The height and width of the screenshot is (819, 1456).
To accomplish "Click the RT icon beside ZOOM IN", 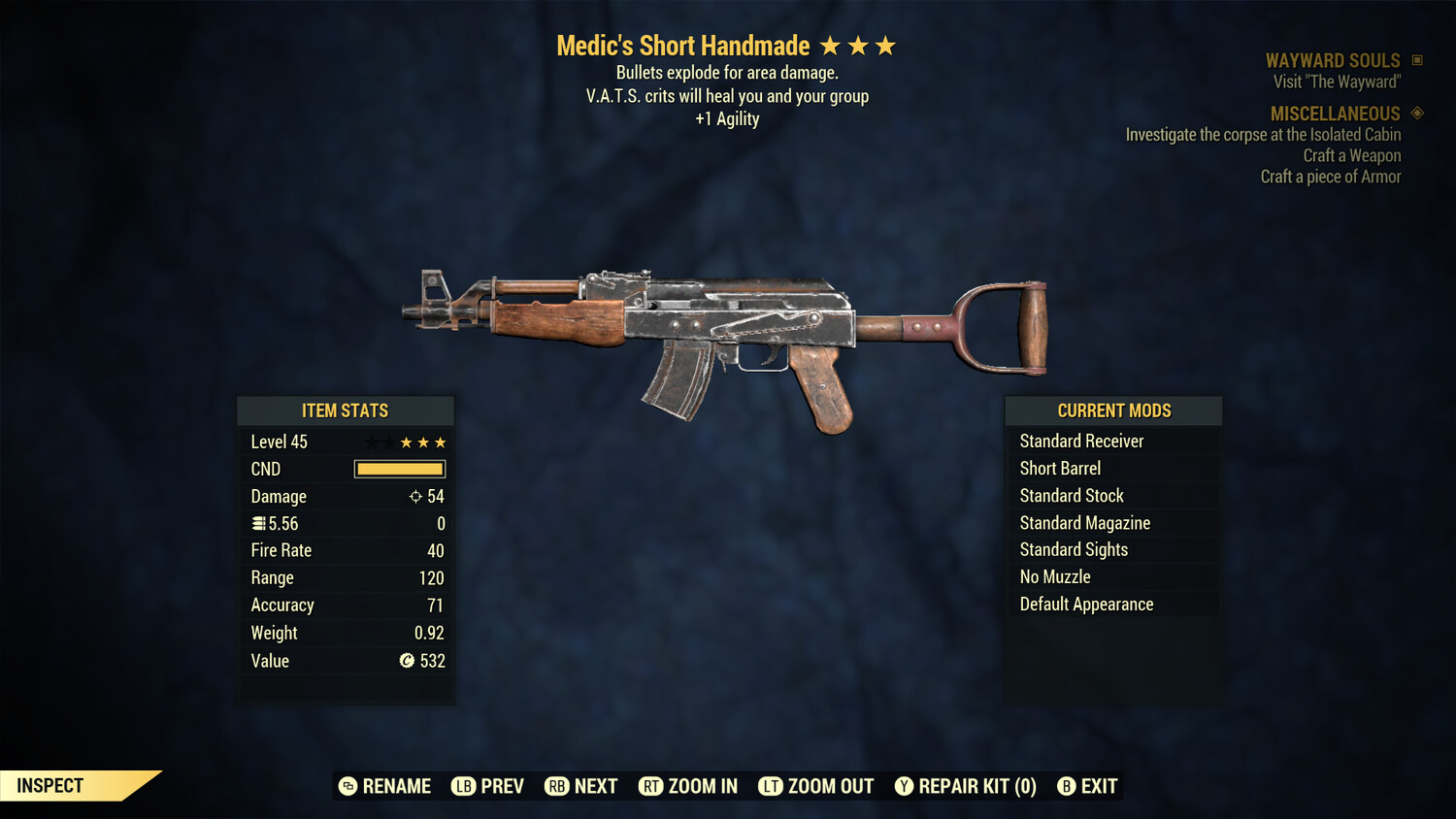I will [x=651, y=786].
